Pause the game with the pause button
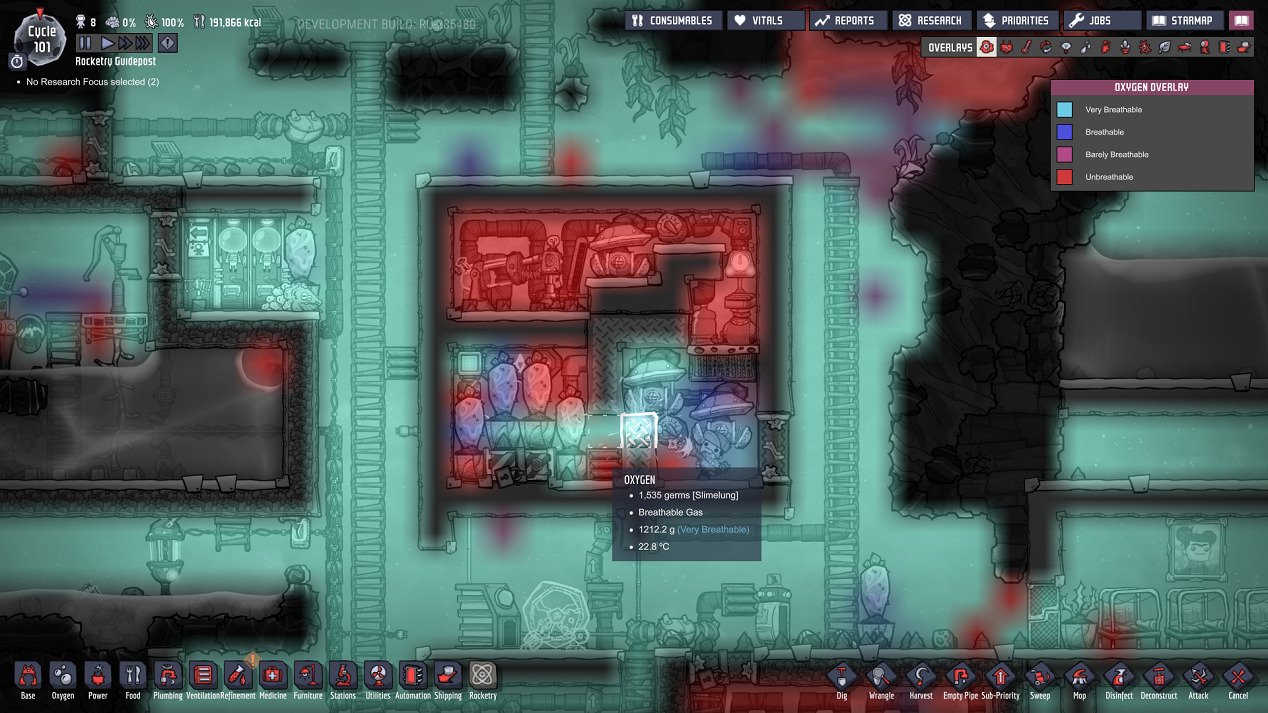The height and width of the screenshot is (713, 1268). click(x=85, y=43)
